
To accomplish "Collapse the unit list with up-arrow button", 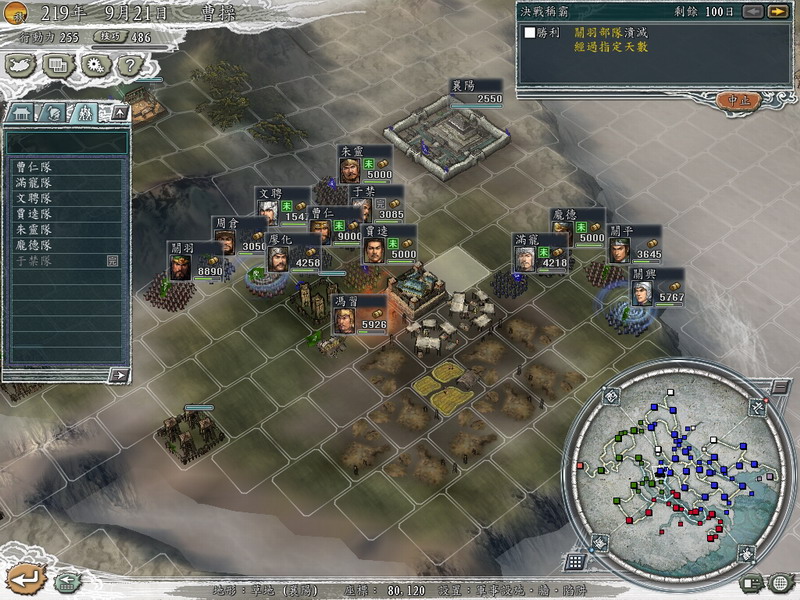I will 118,113.
